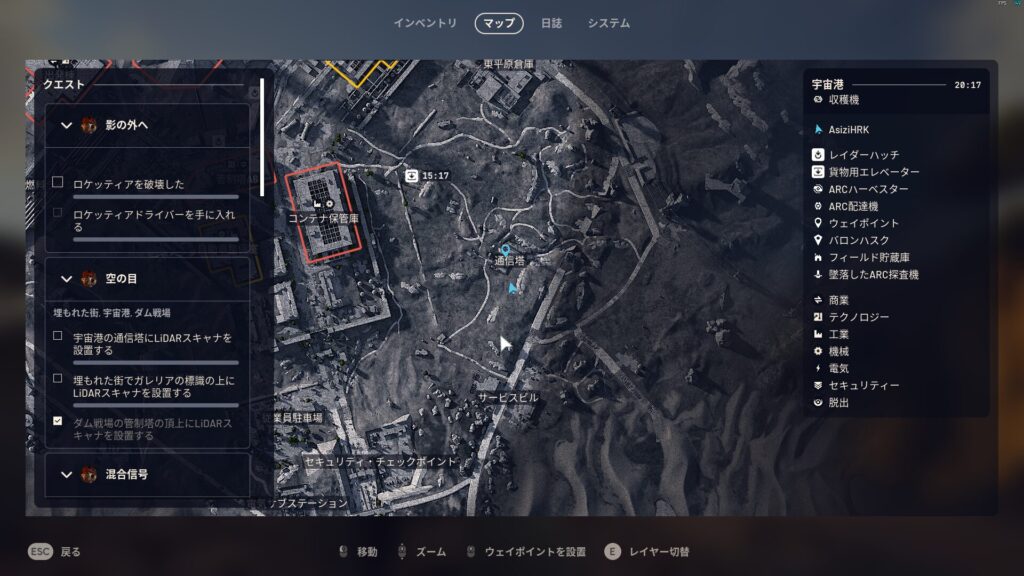This screenshot has height=576, width=1024.
Task: Click the 戻る back button
Action: (55, 552)
